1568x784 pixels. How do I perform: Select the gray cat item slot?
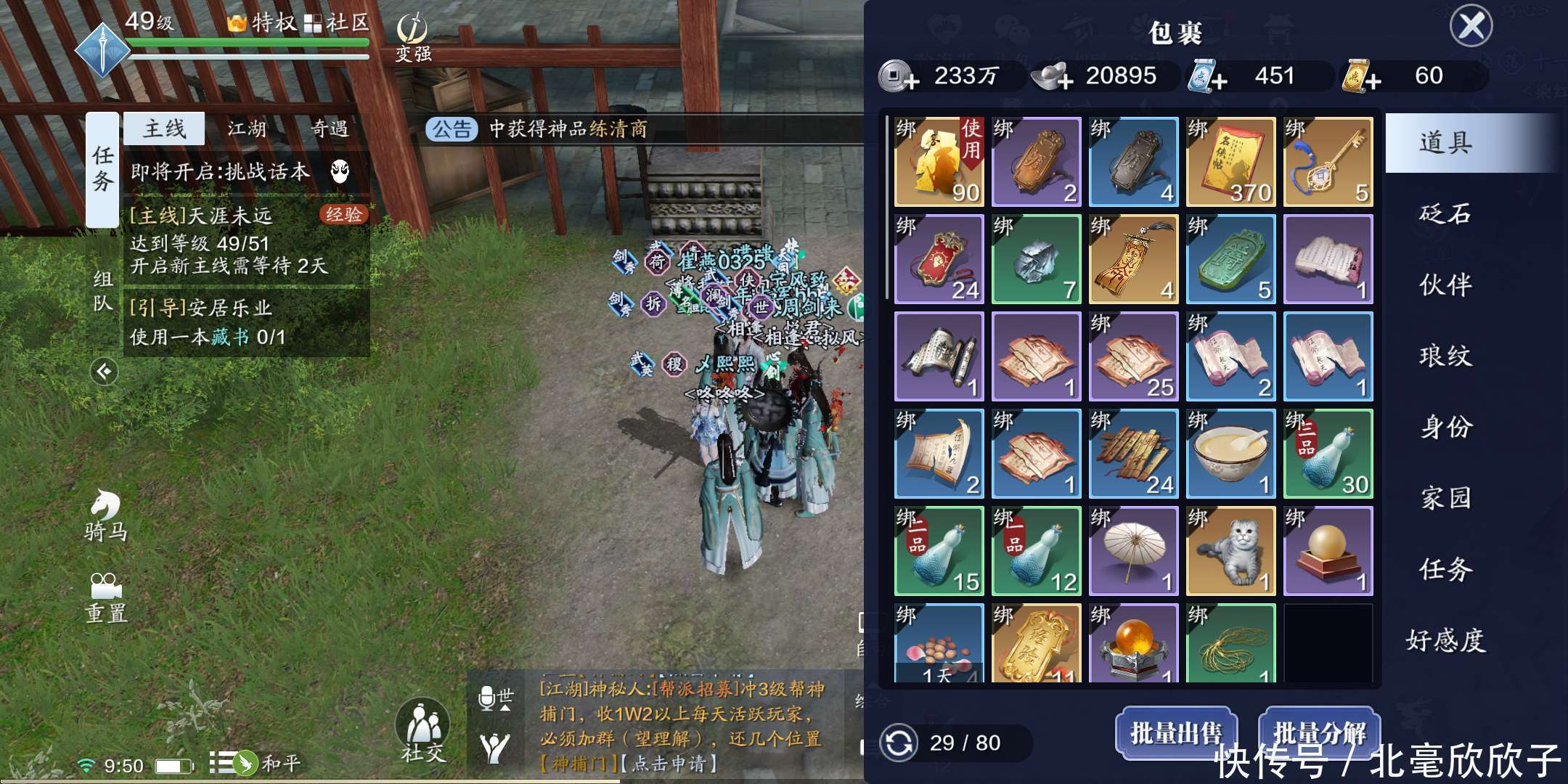1230,552
